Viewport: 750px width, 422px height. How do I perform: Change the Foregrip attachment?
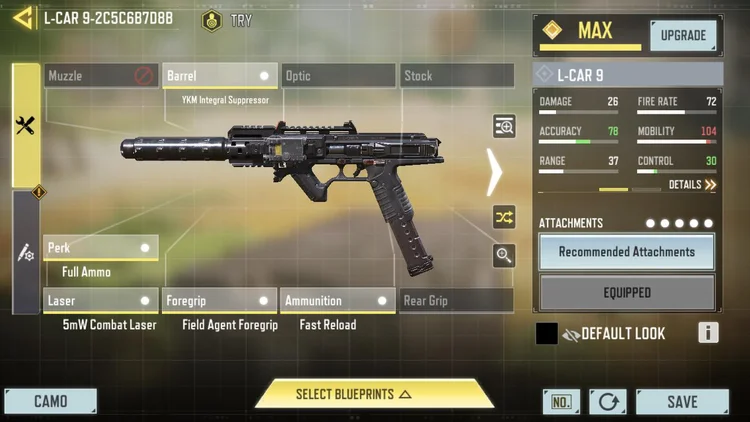[x=219, y=301]
